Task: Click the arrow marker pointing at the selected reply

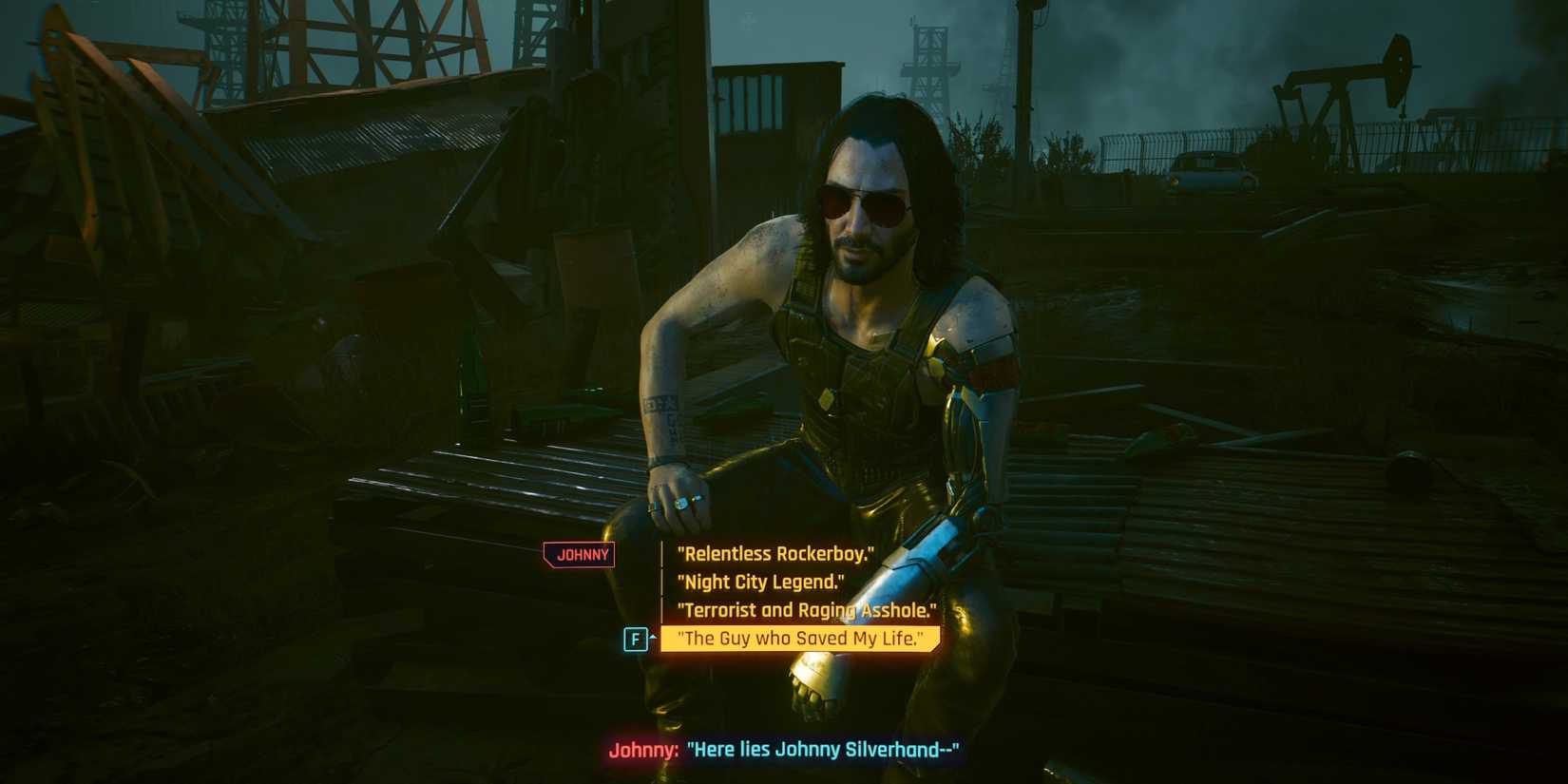Action: point(652,637)
